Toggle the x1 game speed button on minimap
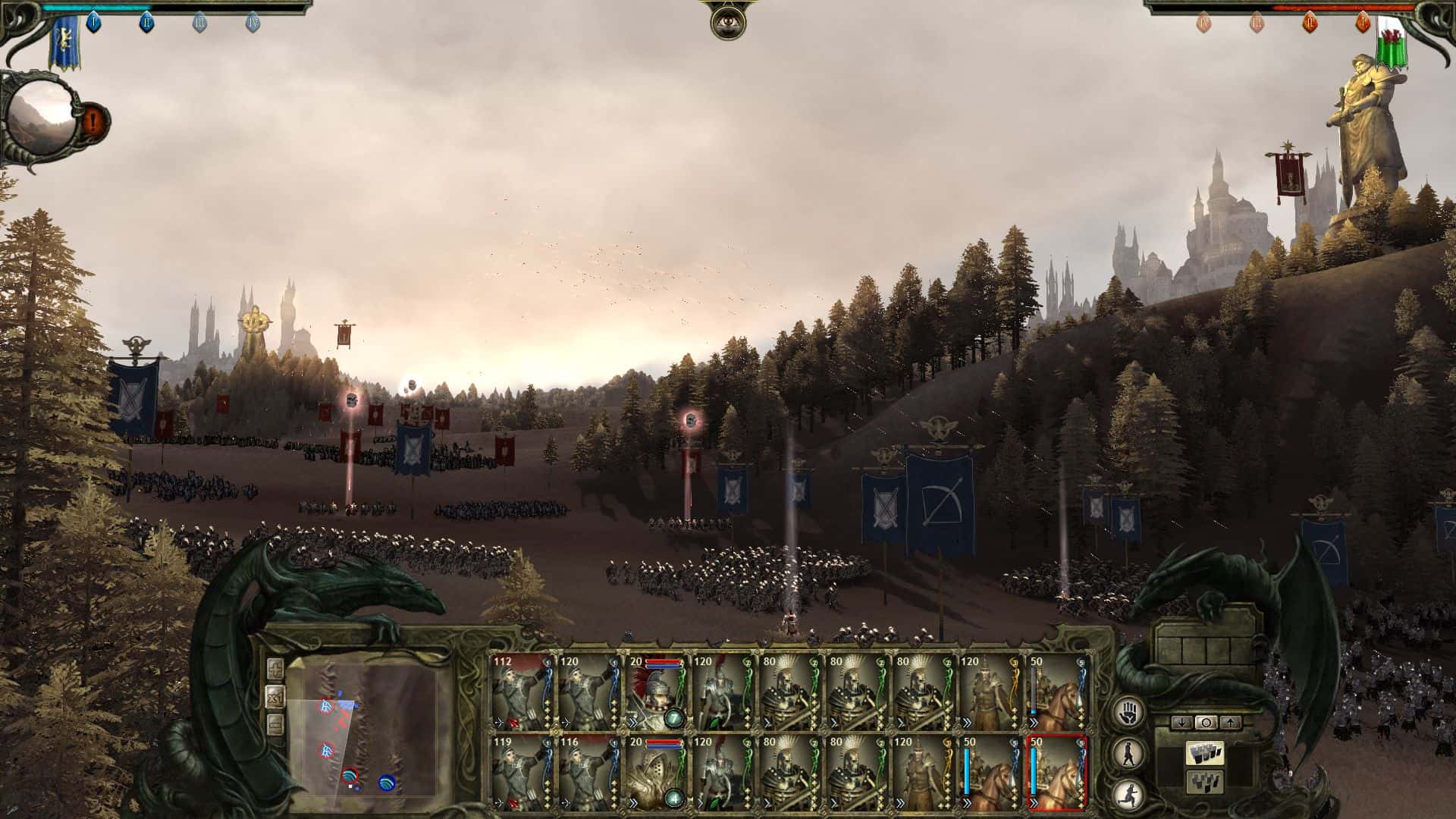 click(276, 697)
